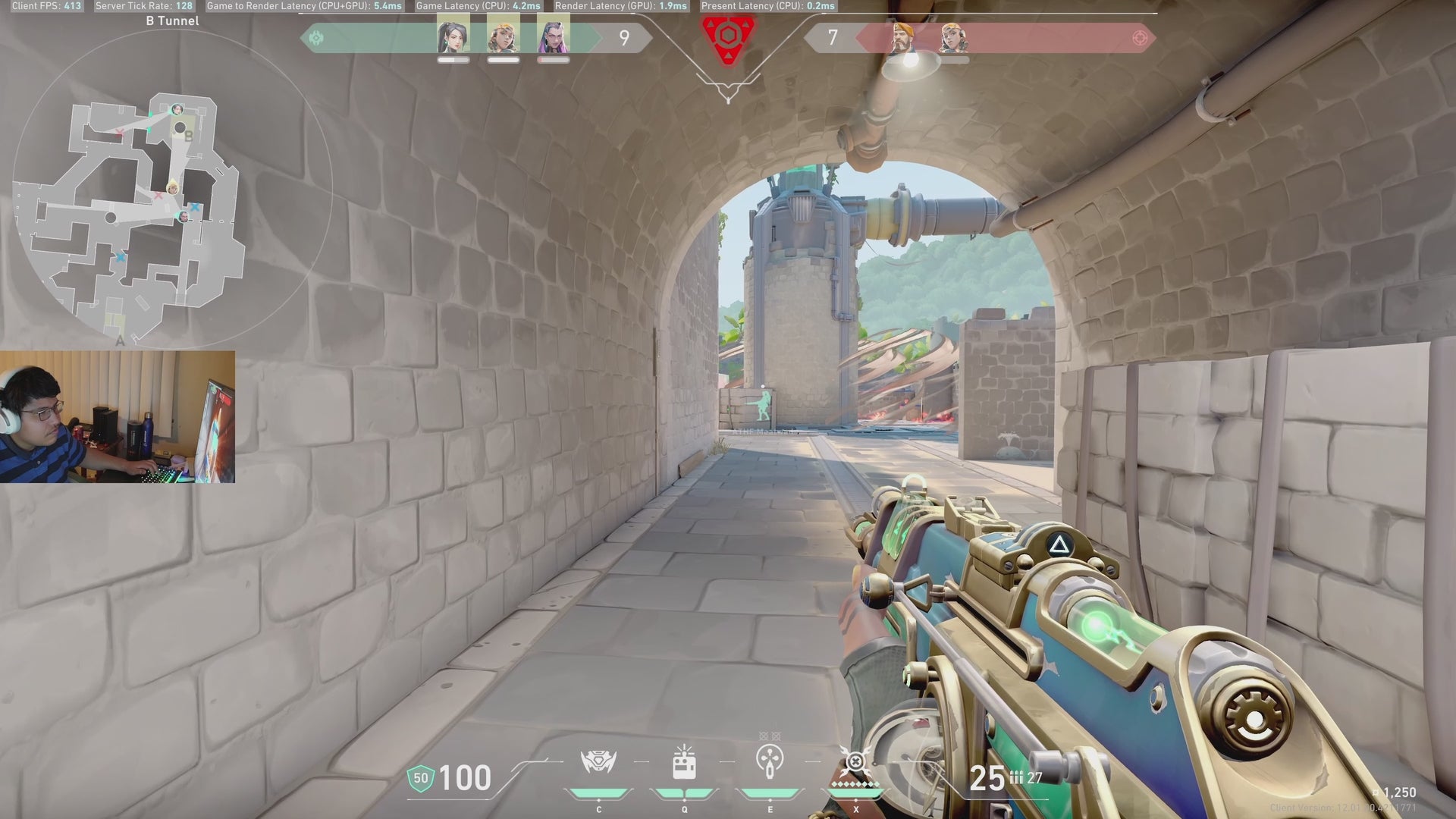Select the purple-haired ally agent portrait

pyautogui.click(x=554, y=38)
